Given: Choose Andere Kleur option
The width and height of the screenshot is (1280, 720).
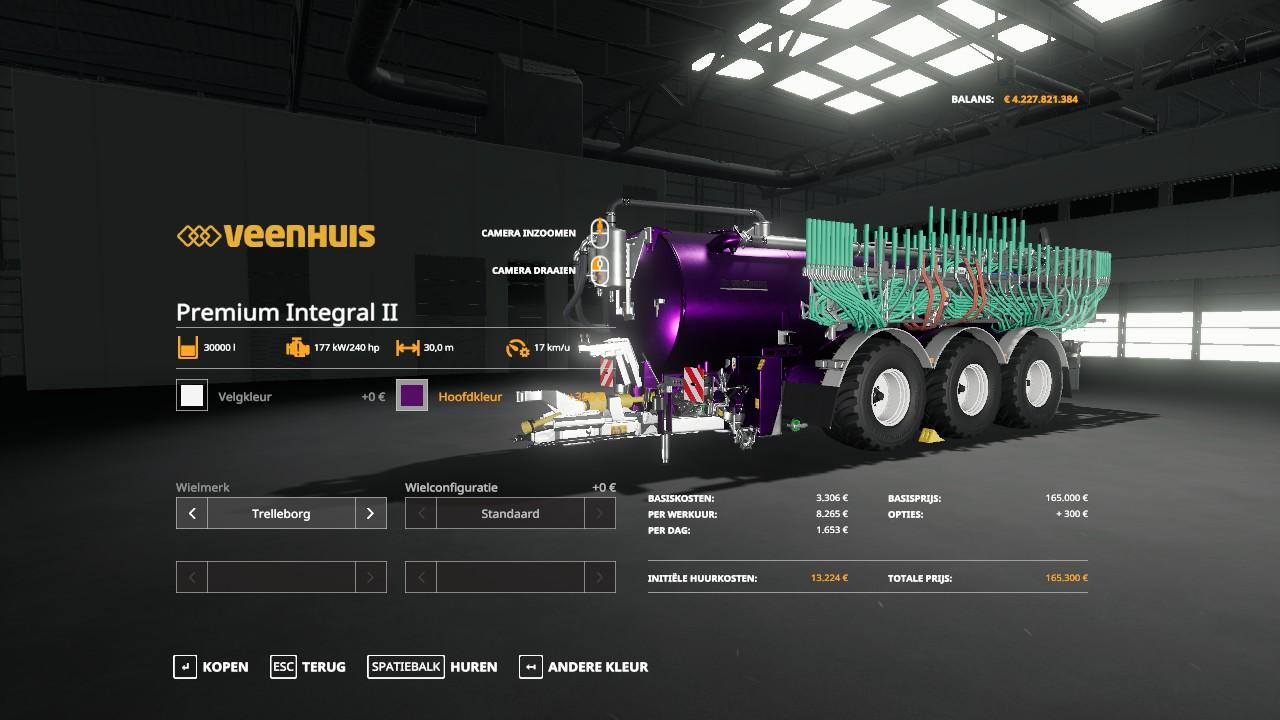Looking at the screenshot, I should [584, 667].
